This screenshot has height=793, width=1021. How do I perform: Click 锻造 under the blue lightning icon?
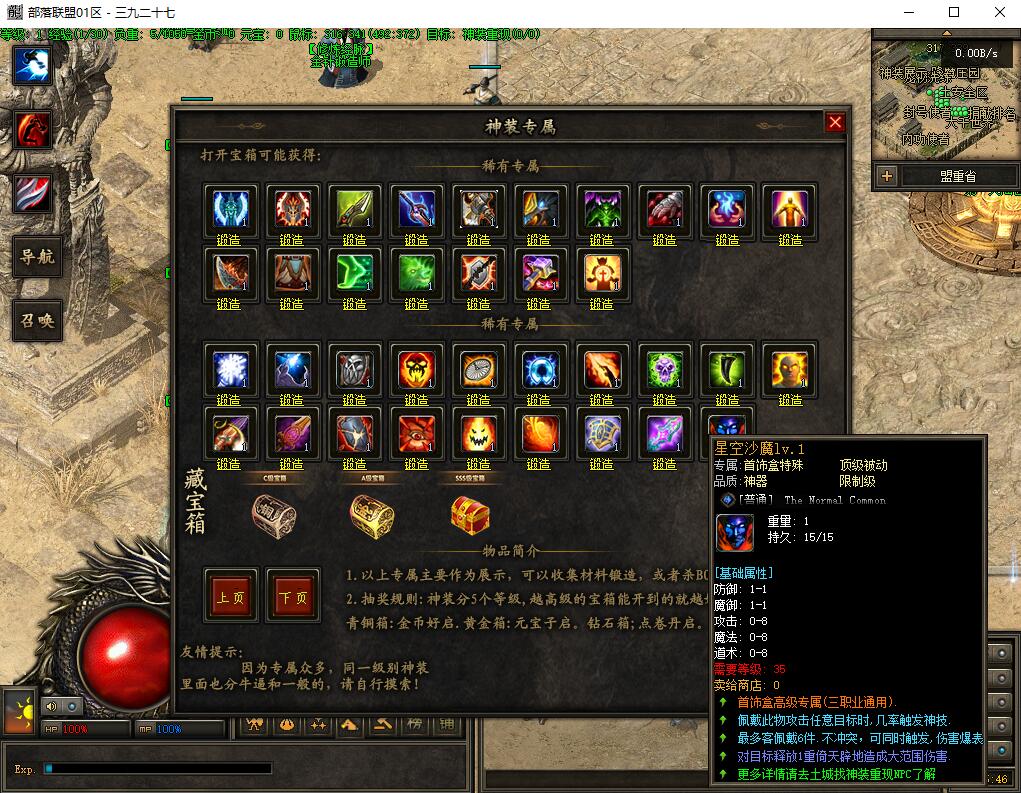291,400
